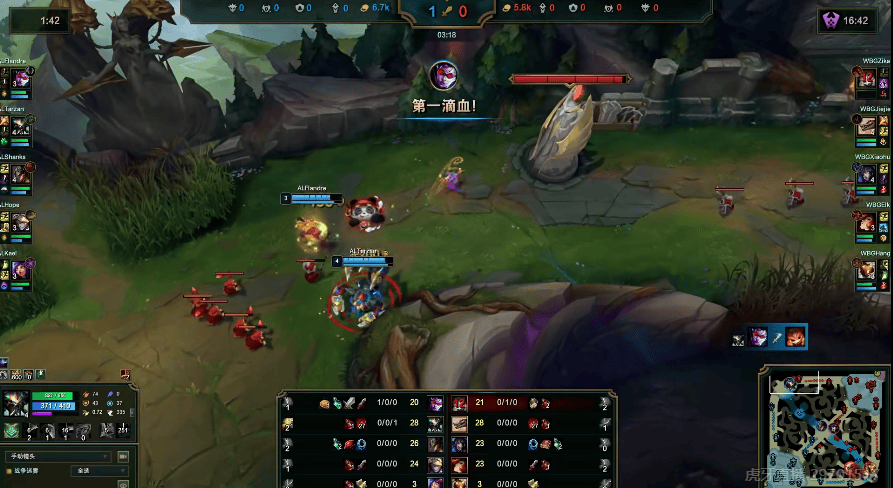Select WBG Xiaohu's champion portrait
893x488 pixels.
coord(867,174)
